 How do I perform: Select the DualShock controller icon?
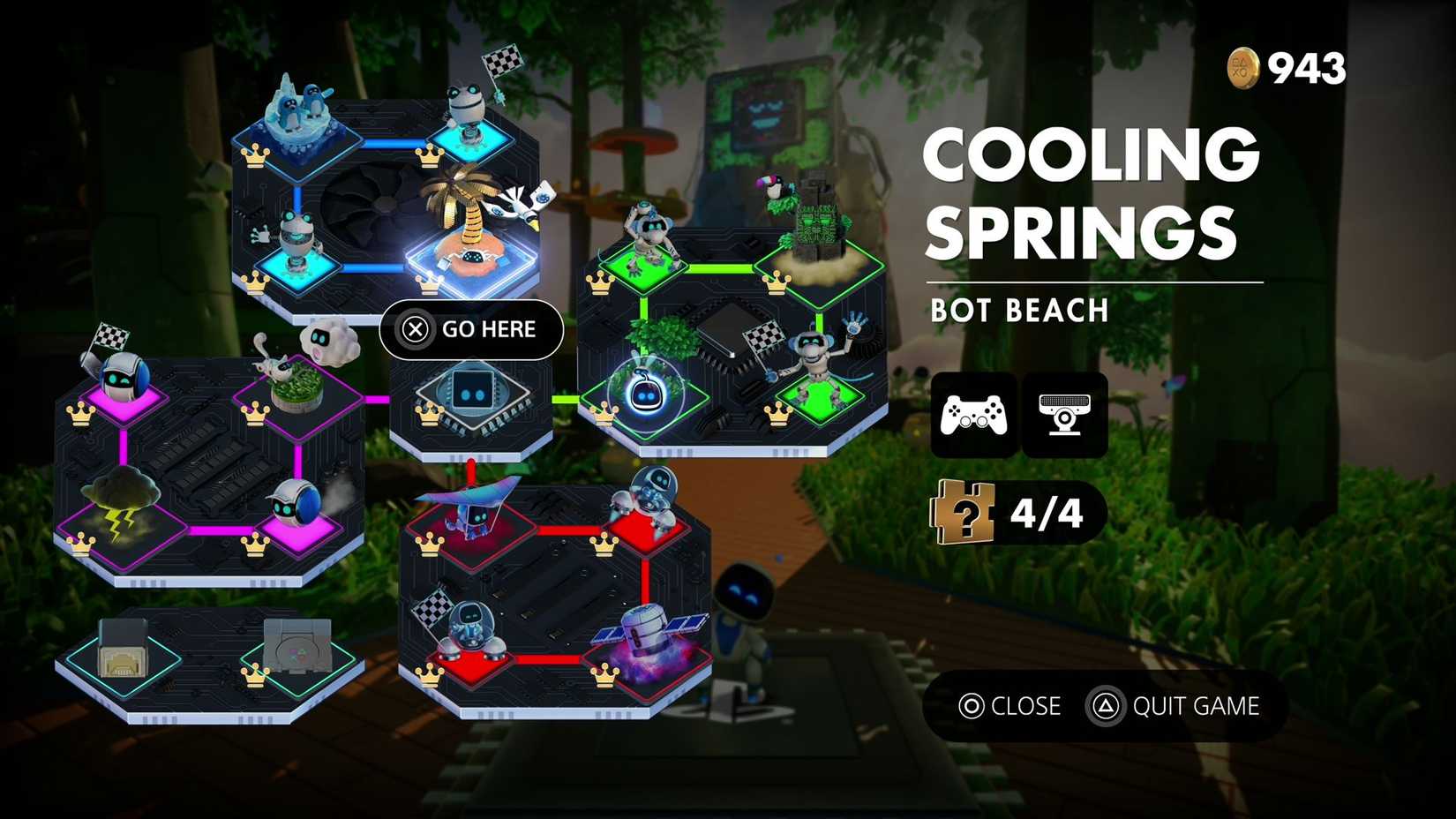click(971, 415)
